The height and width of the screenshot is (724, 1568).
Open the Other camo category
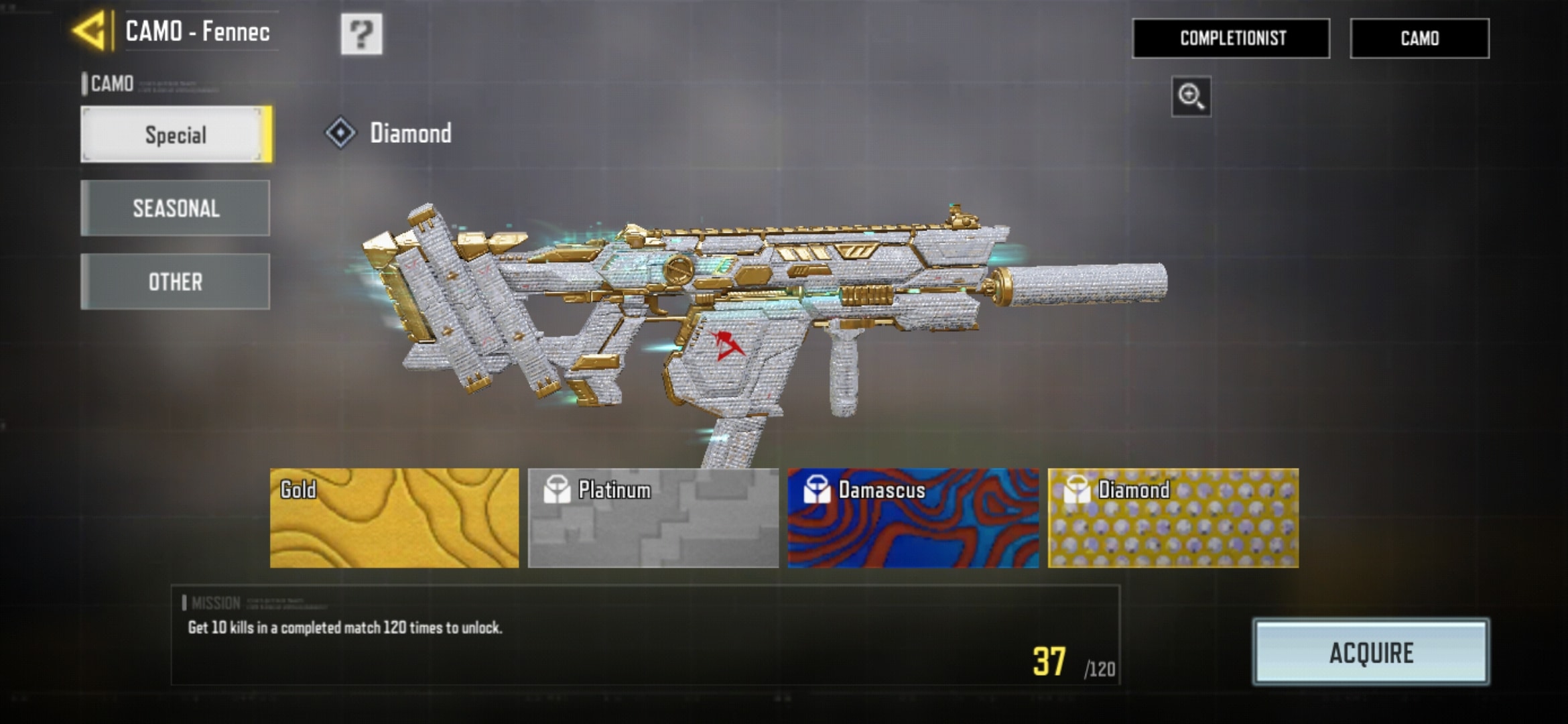click(x=176, y=282)
